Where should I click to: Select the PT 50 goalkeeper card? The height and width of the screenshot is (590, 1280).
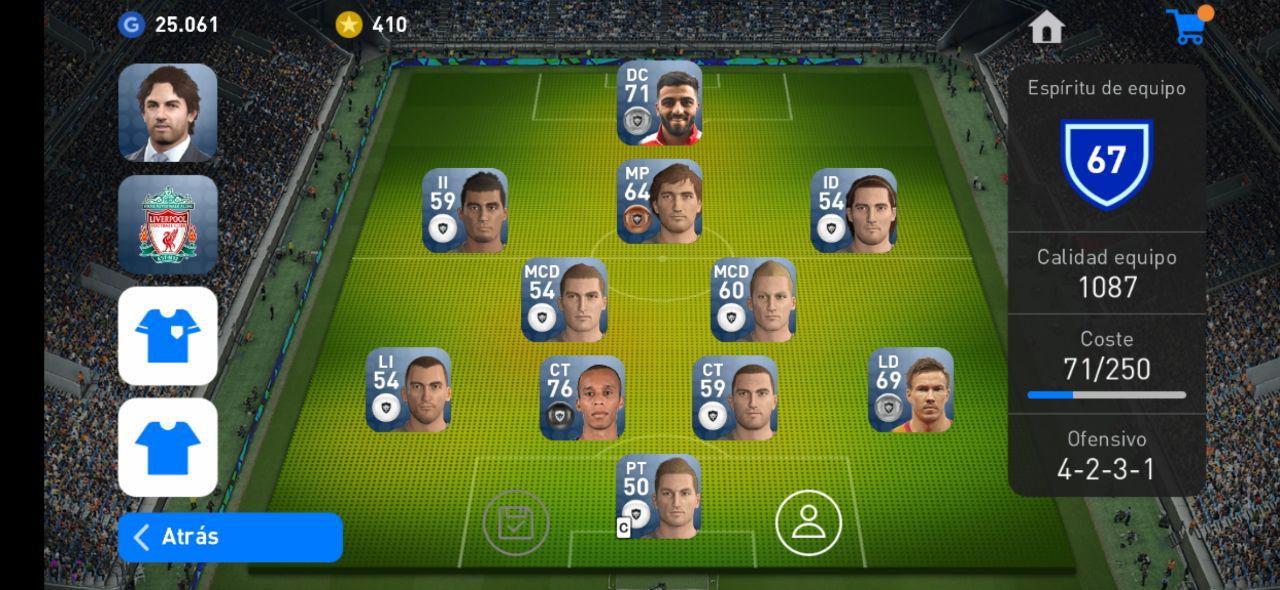tap(658, 496)
